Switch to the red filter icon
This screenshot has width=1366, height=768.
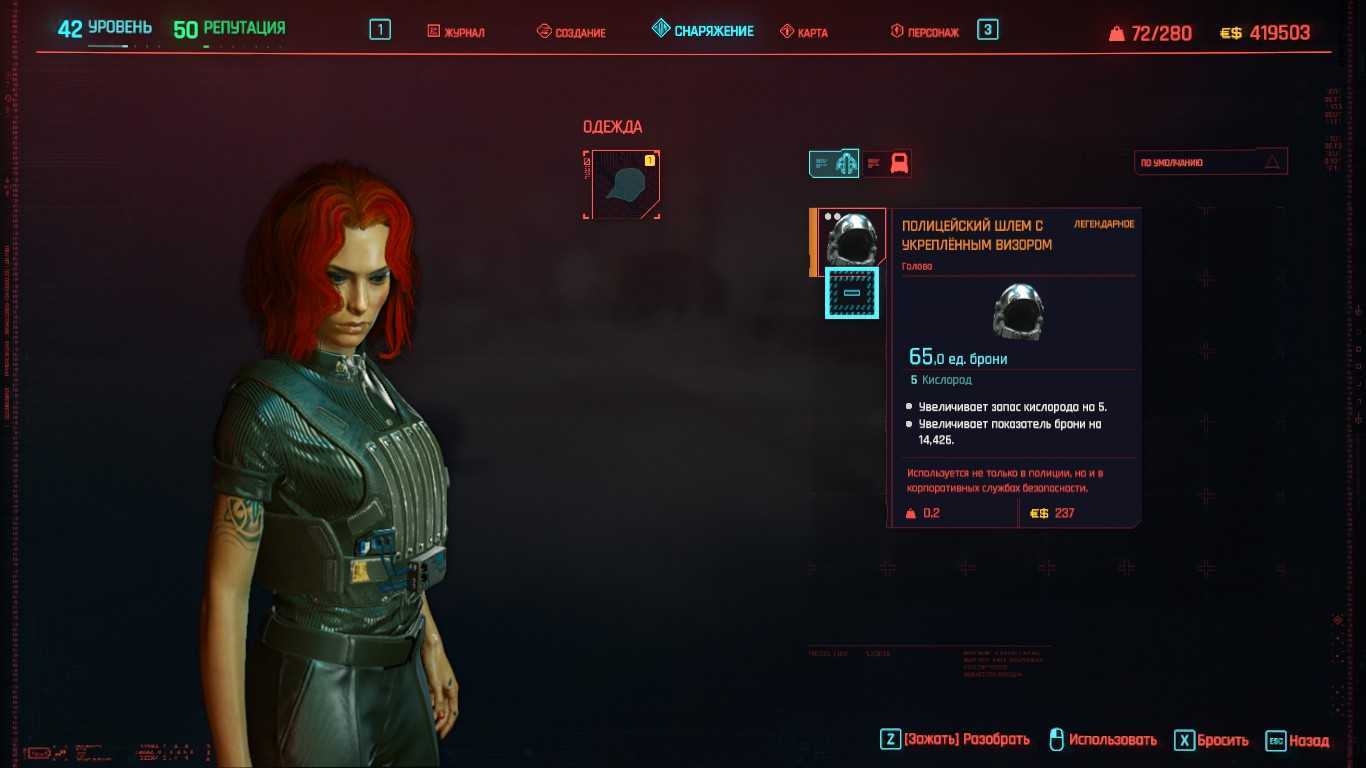889,163
